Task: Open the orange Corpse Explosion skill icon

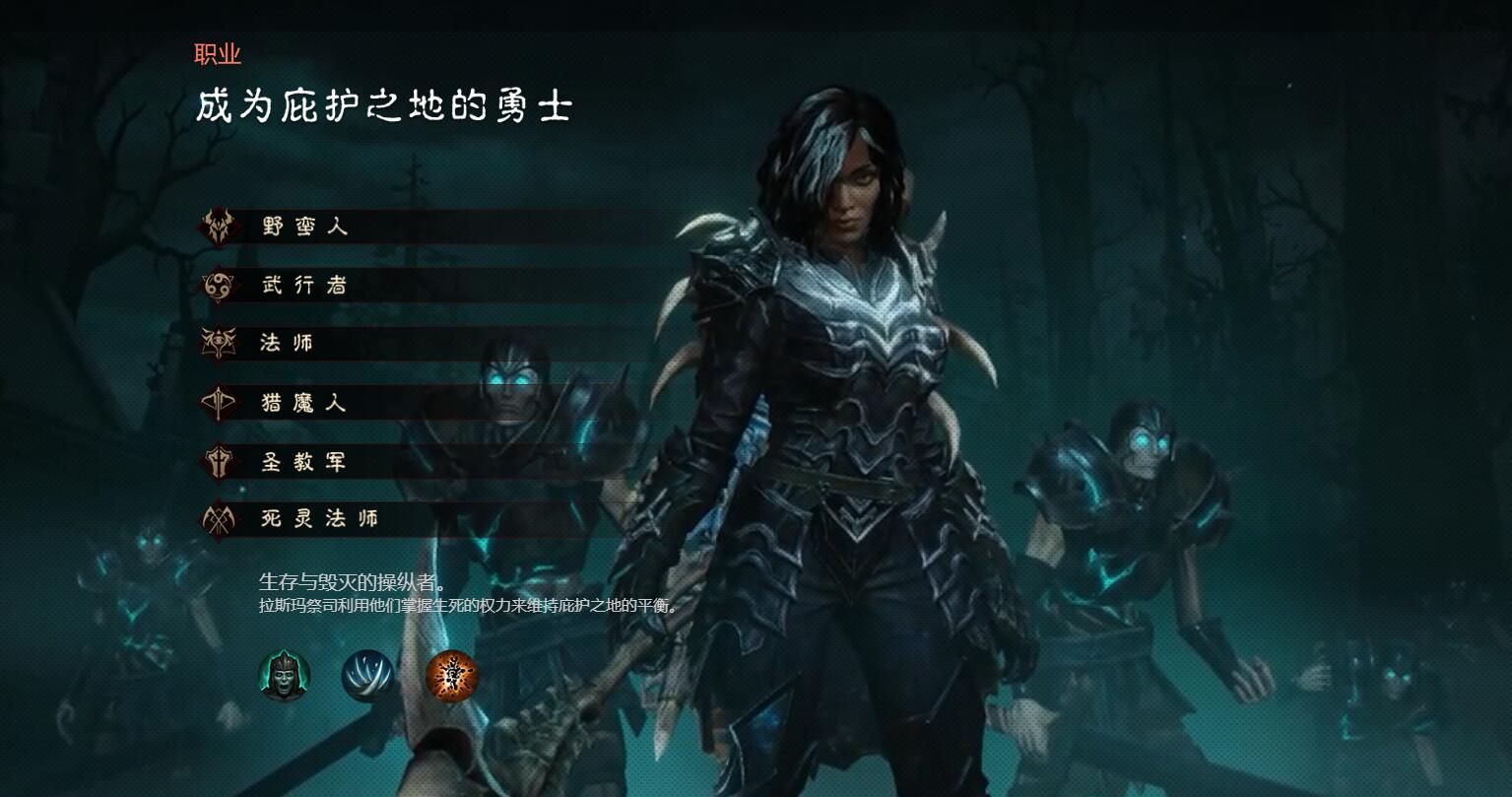Action: [452, 677]
